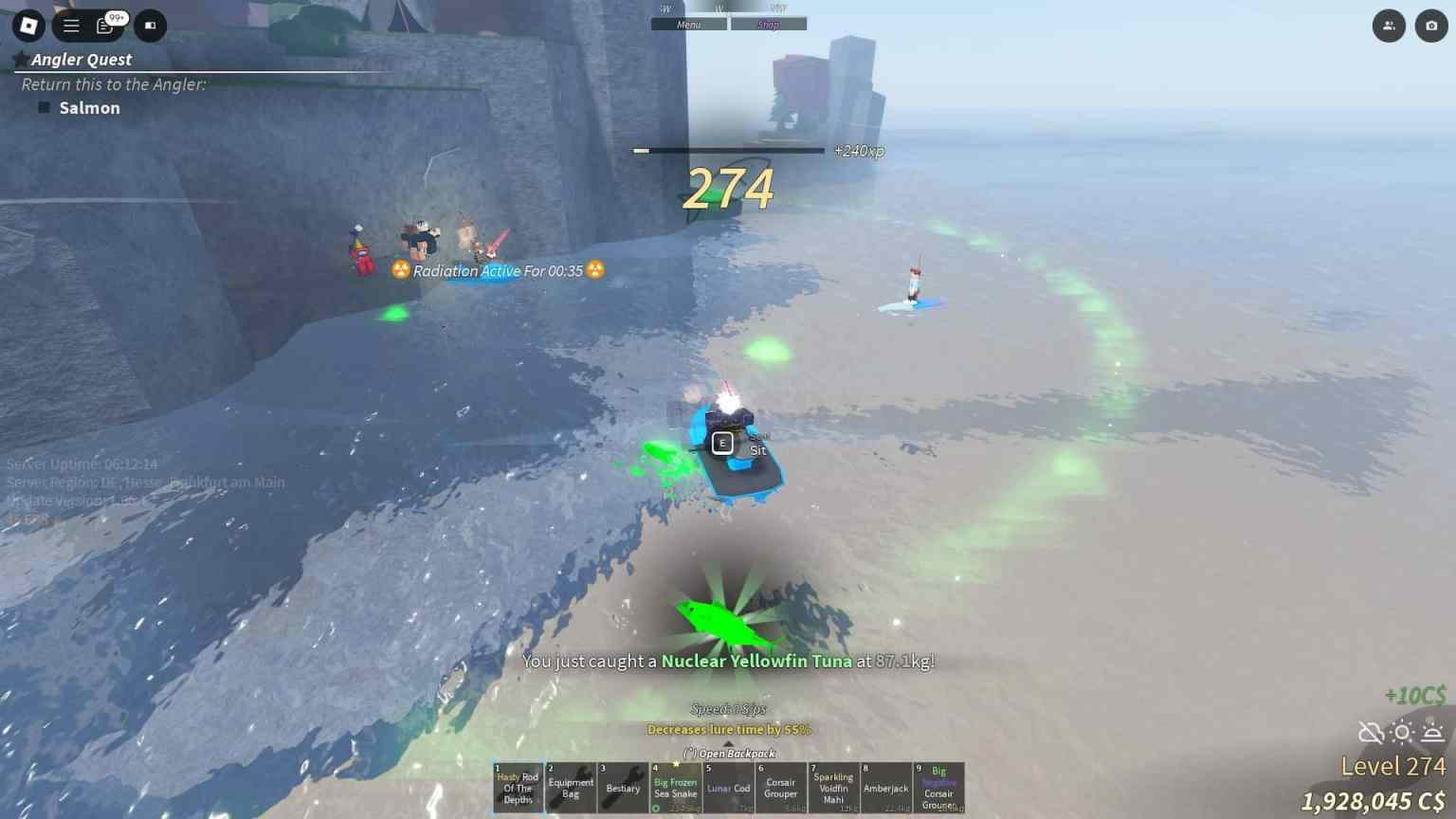Open the Menu at the top
The width and height of the screenshot is (1456, 819).
coord(689,24)
